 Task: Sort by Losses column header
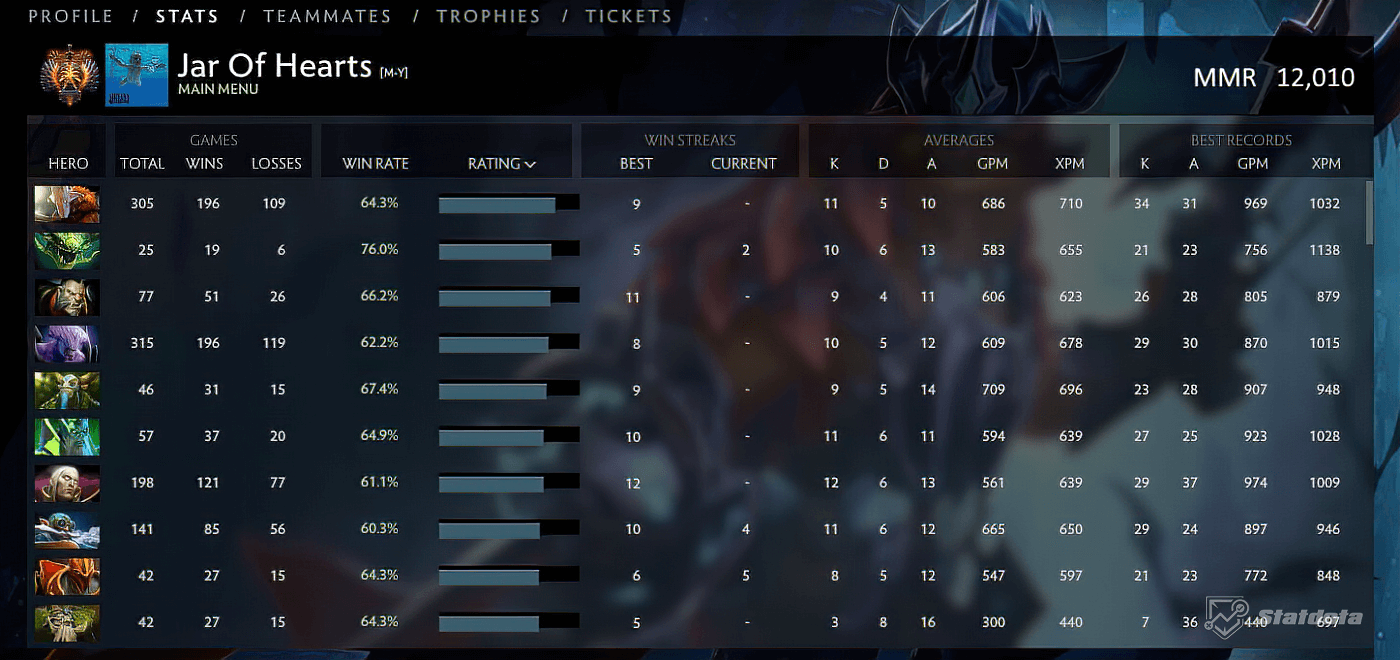coord(276,163)
